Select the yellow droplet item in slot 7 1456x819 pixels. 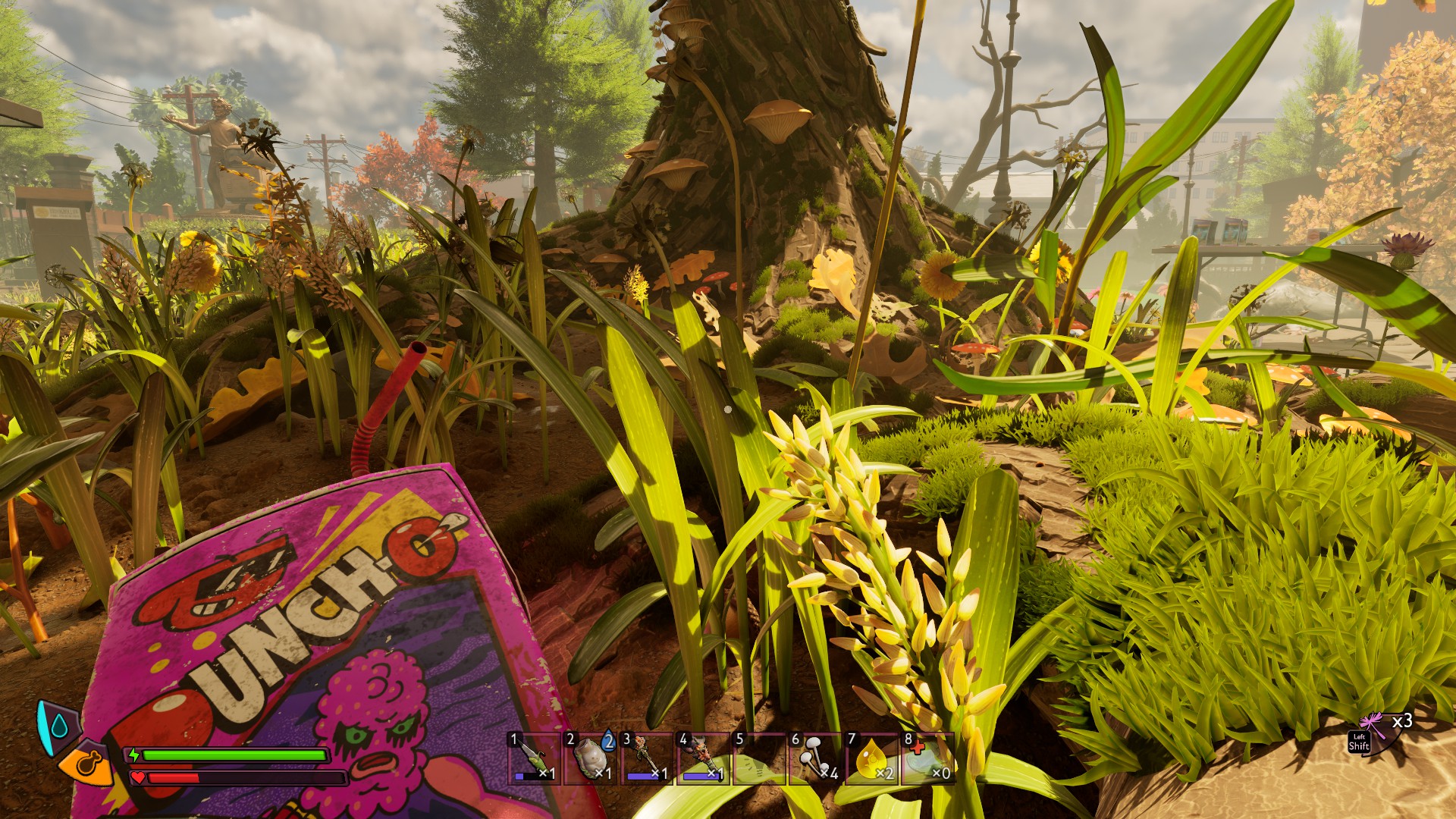[871, 758]
